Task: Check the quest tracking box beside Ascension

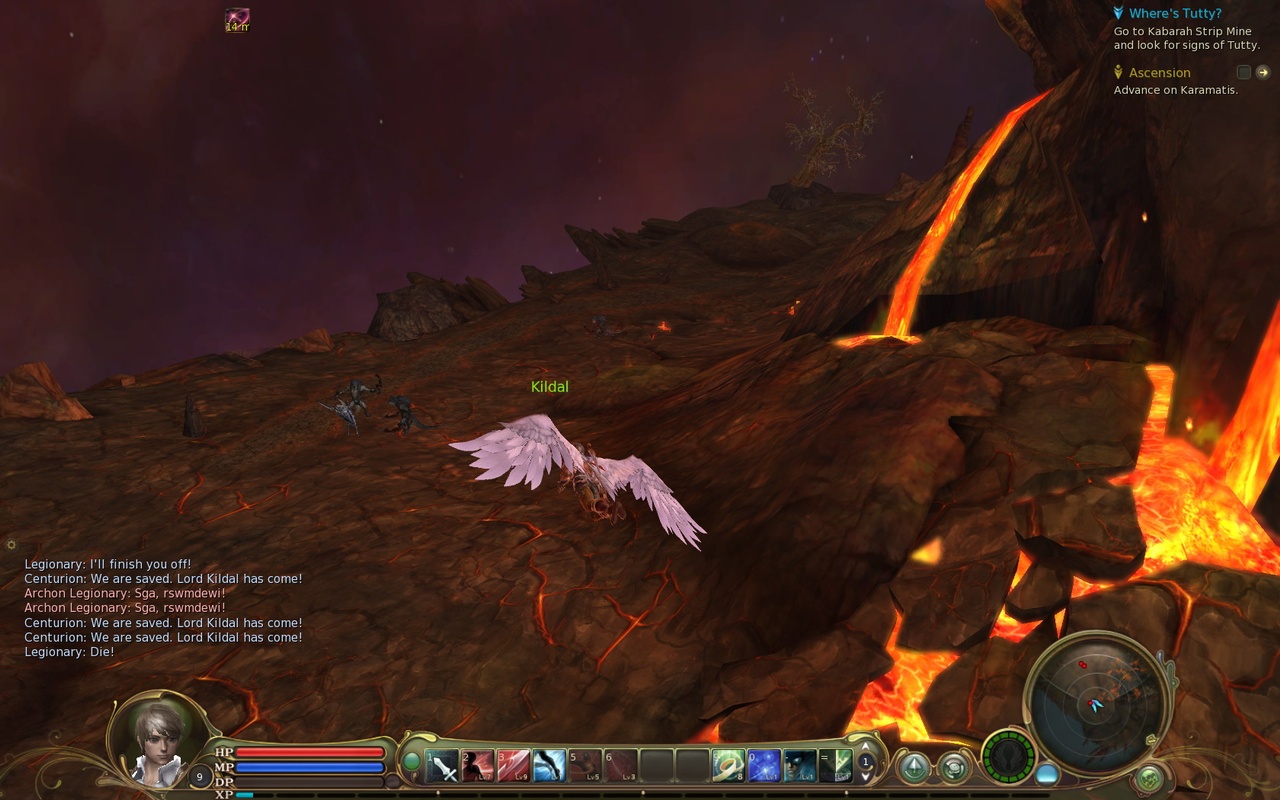Action: (1243, 72)
